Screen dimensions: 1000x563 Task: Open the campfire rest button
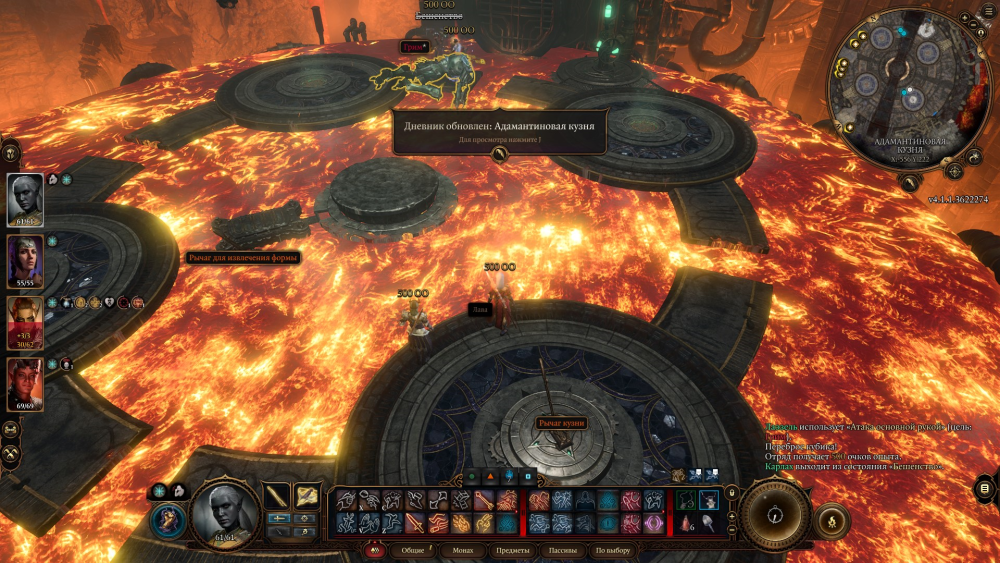831,520
